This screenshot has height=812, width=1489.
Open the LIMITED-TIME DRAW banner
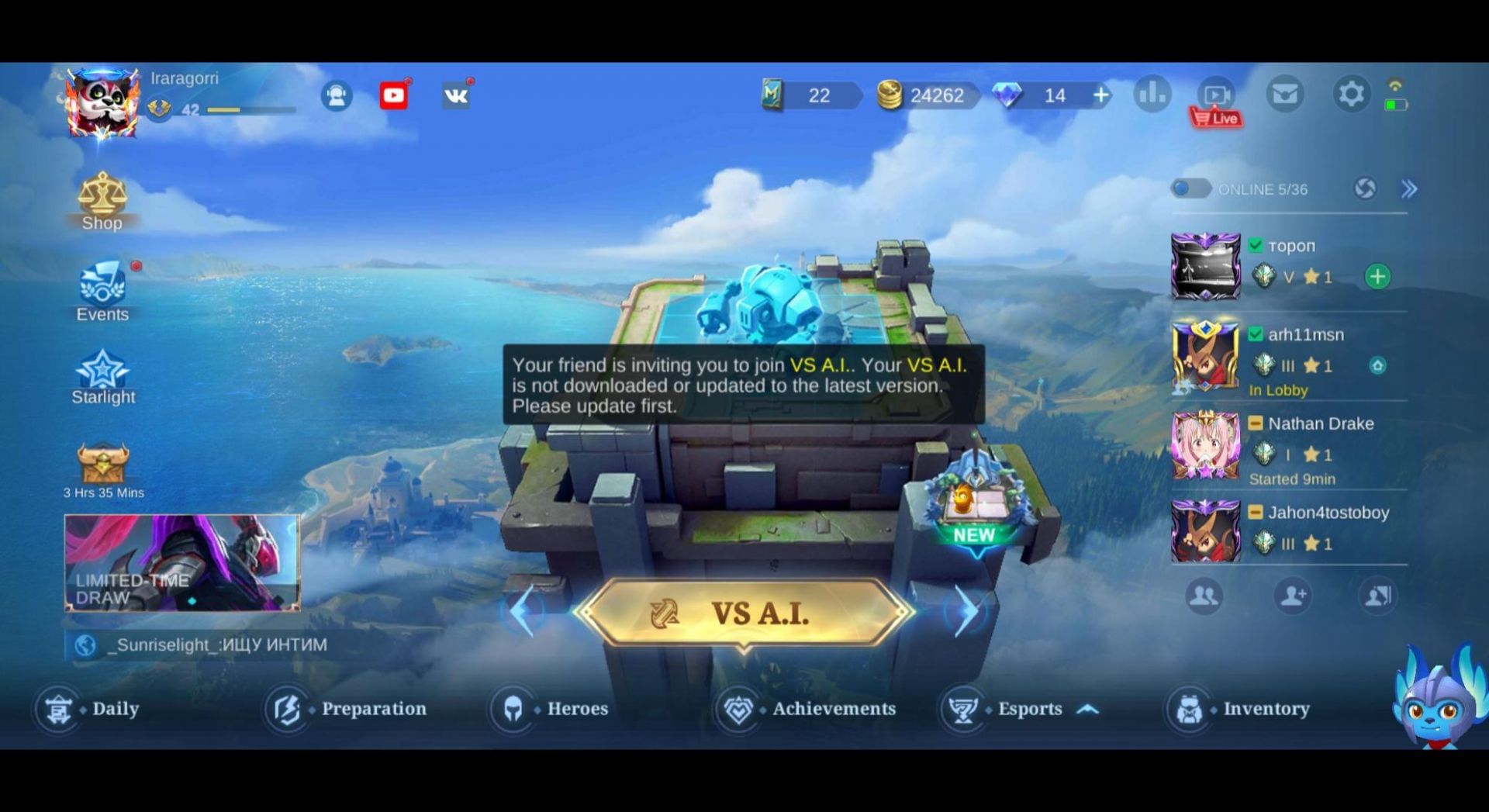(x=183, y=563)
